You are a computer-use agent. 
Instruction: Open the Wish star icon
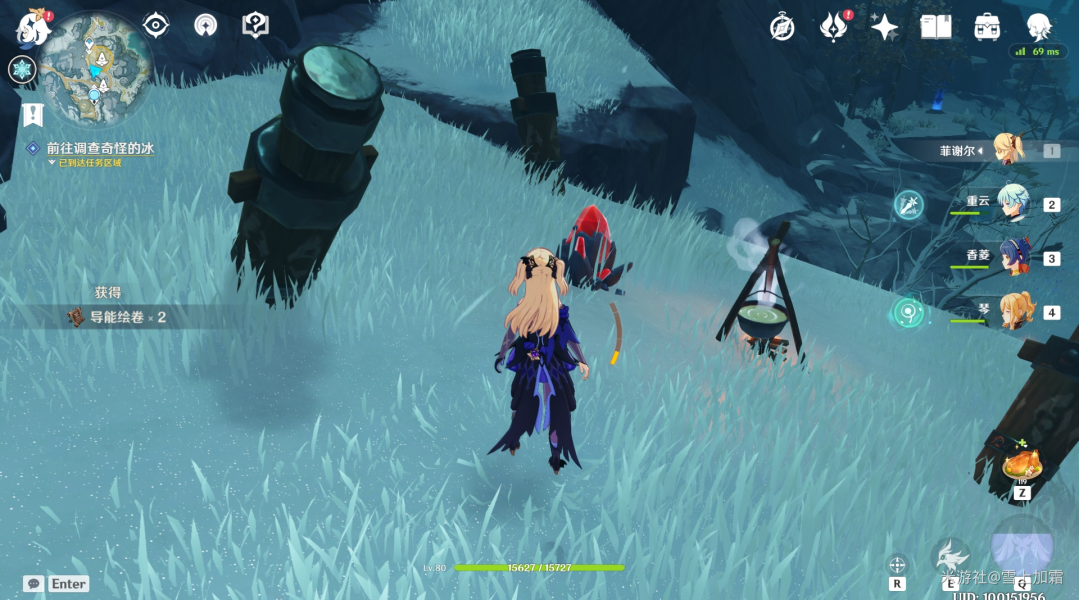tap(884, 27)
